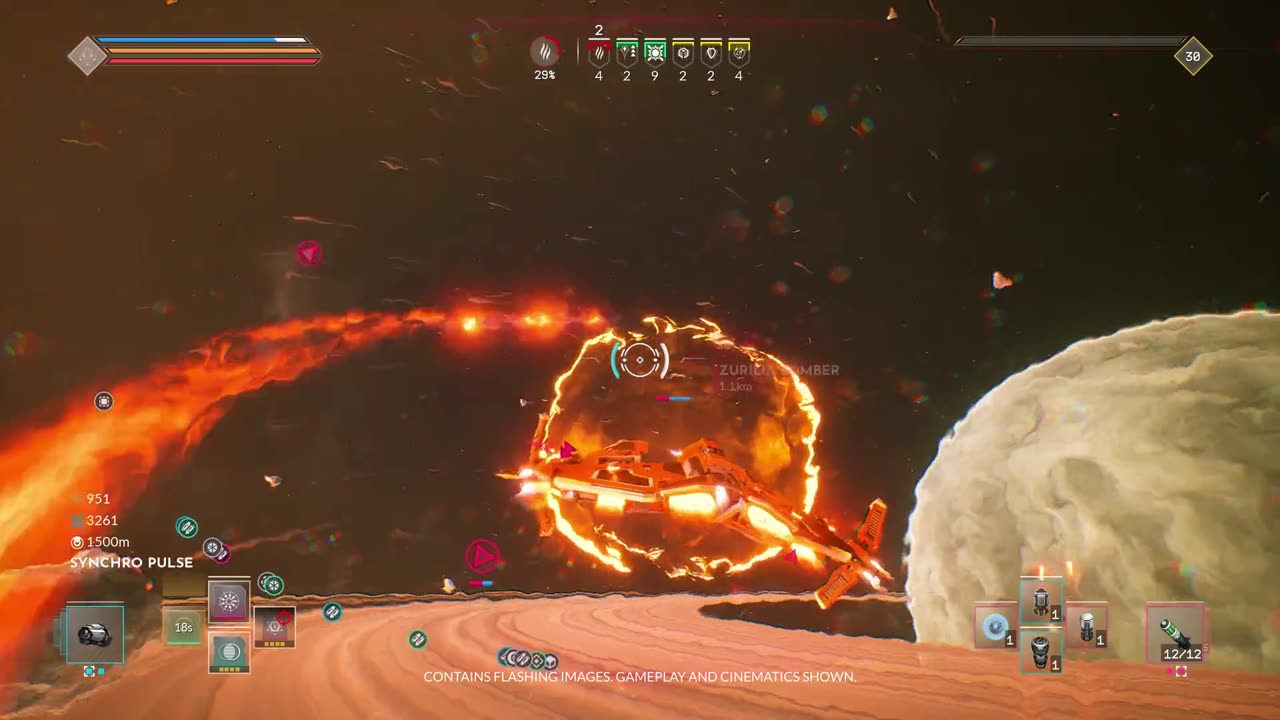Screen dimensions: 1280x720
Task: Select the green sunburst status badge
Action: click(x=655, y=53)
